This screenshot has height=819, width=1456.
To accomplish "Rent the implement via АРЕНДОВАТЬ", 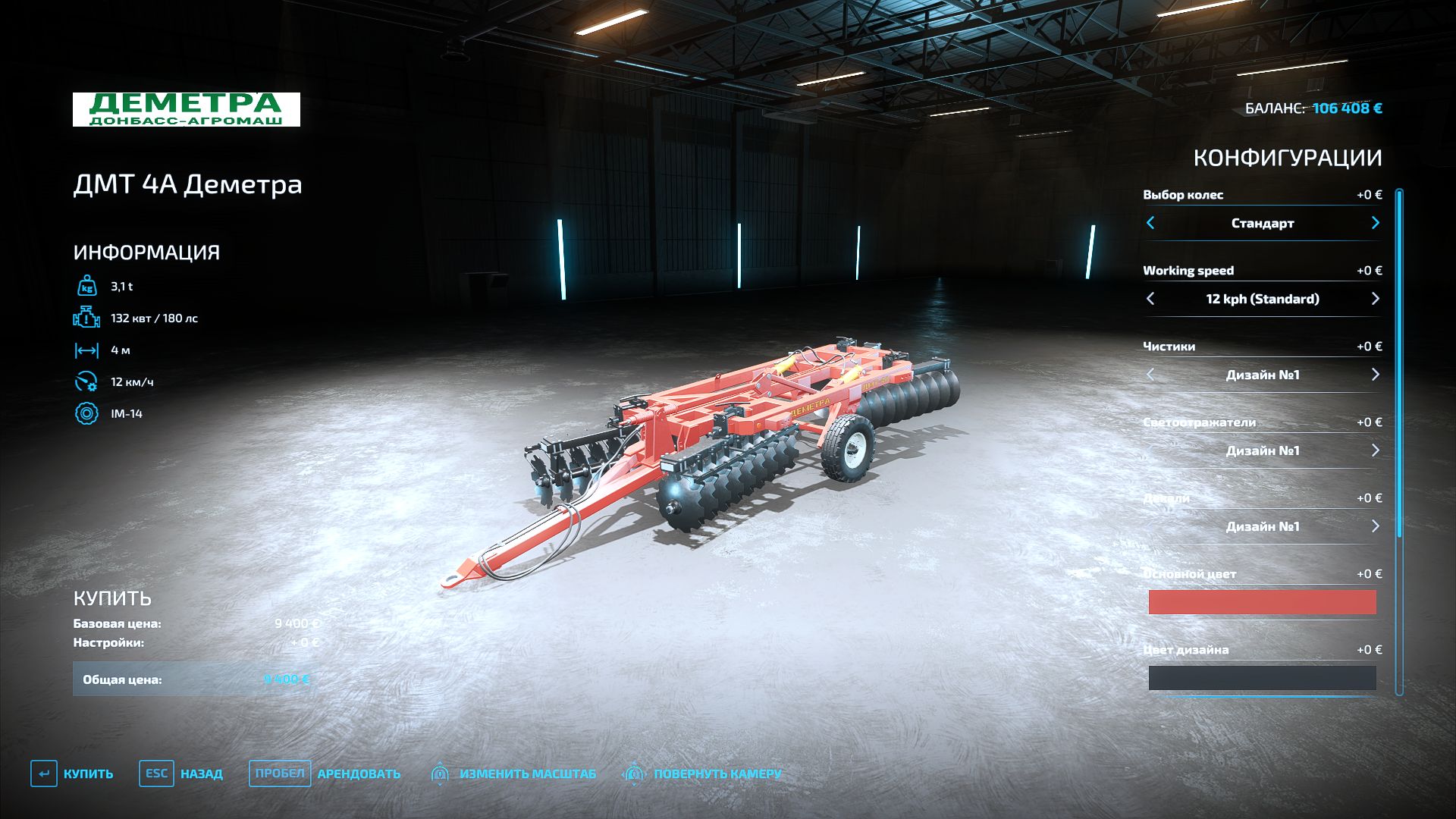I will point(326,773).
